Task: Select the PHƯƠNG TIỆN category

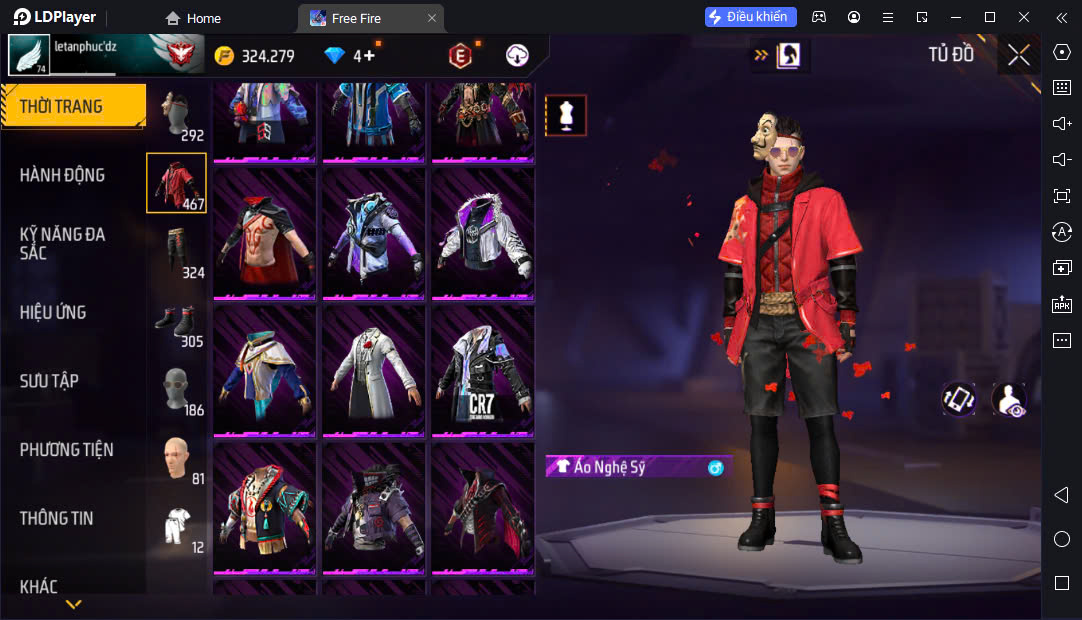Action: point(66,450)
